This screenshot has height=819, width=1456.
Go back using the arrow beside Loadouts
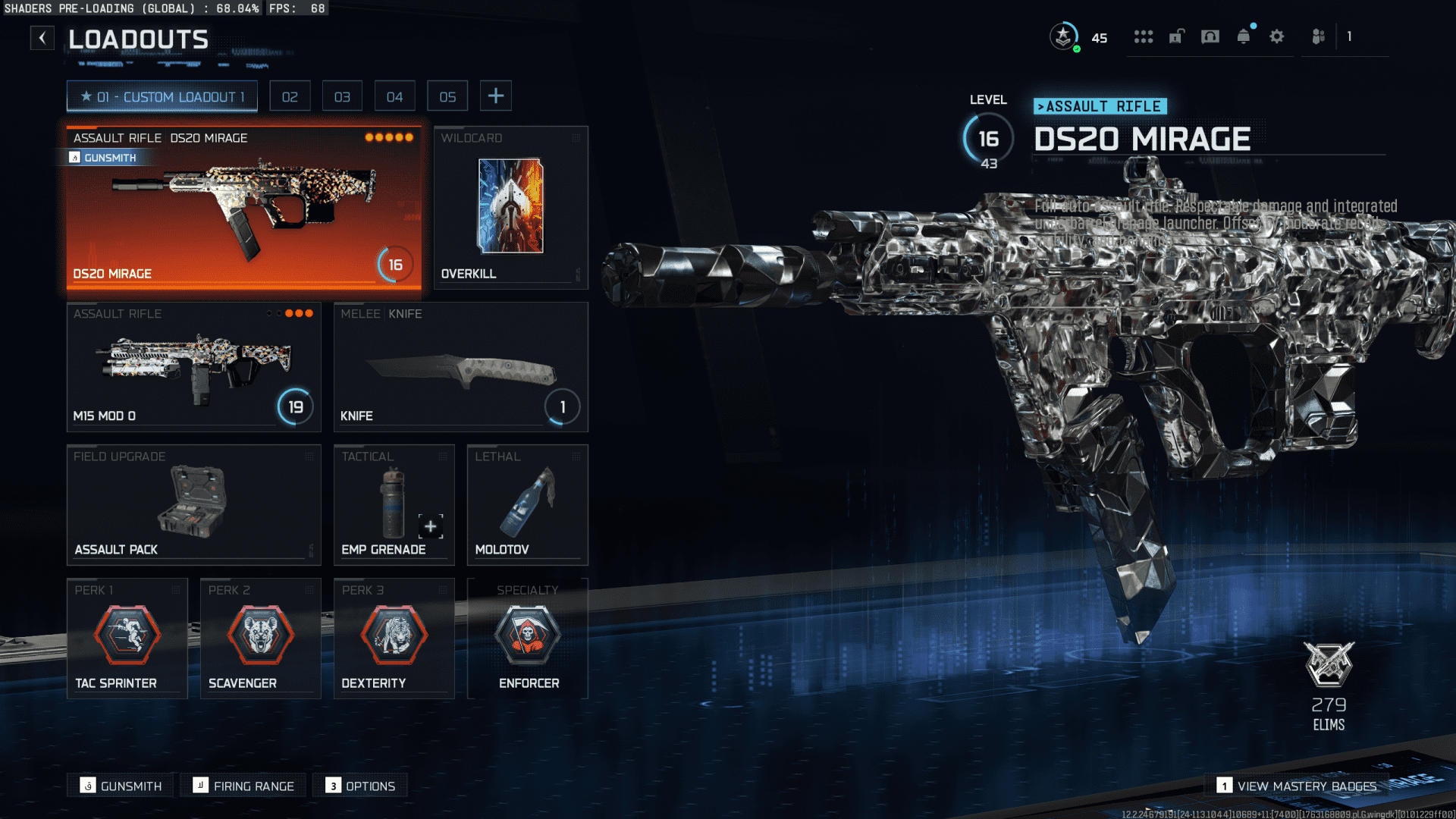(42, 38)
